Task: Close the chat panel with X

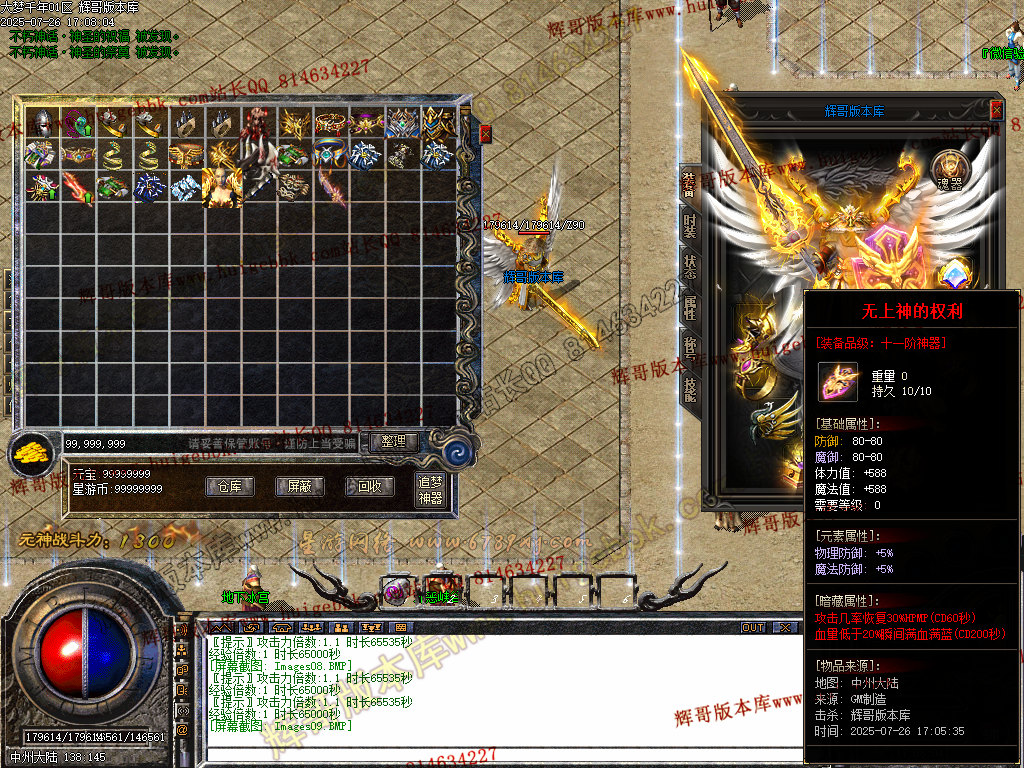Action: click(786, 628)
